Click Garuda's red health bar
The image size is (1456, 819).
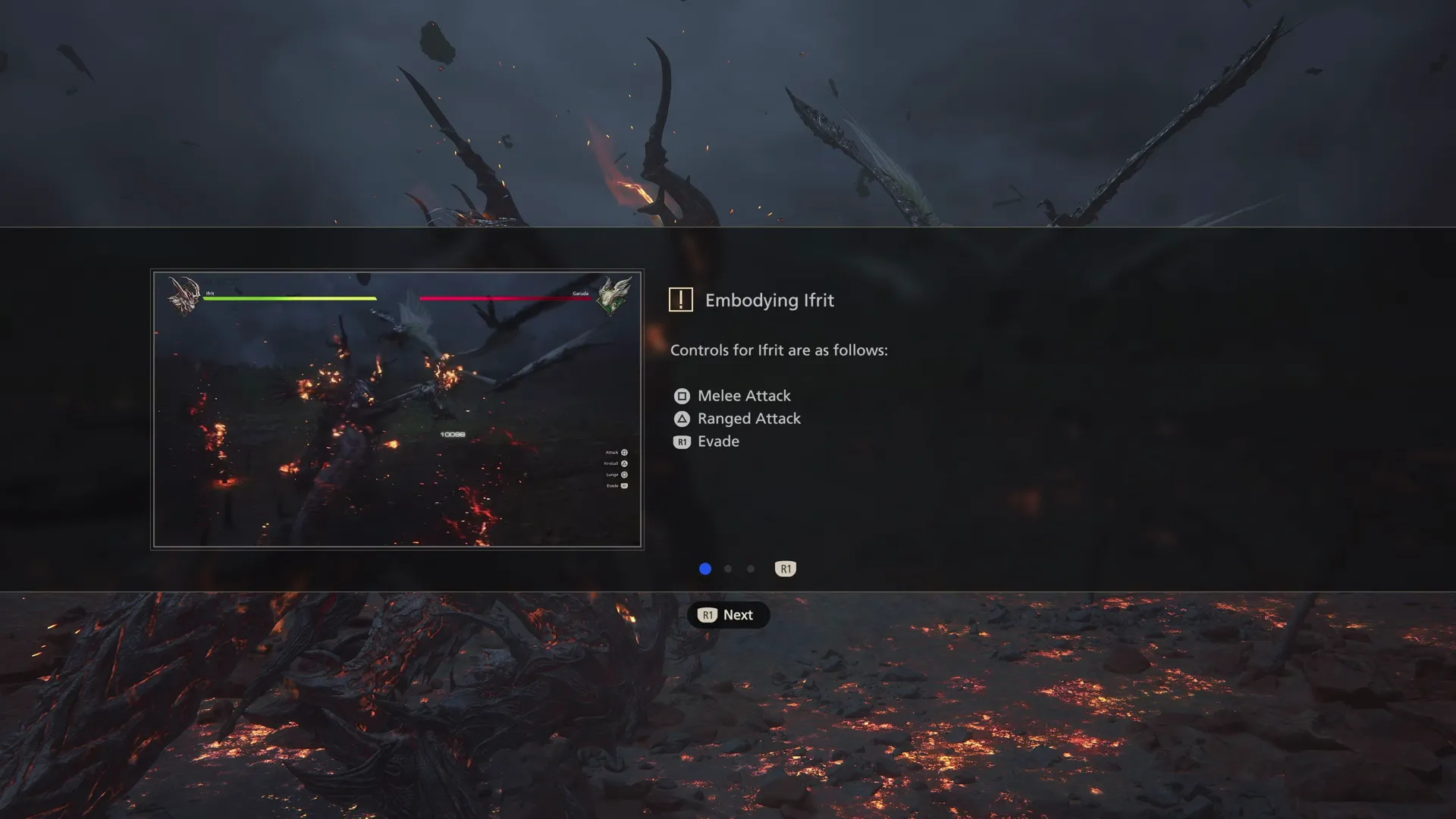tap(504, 299)
